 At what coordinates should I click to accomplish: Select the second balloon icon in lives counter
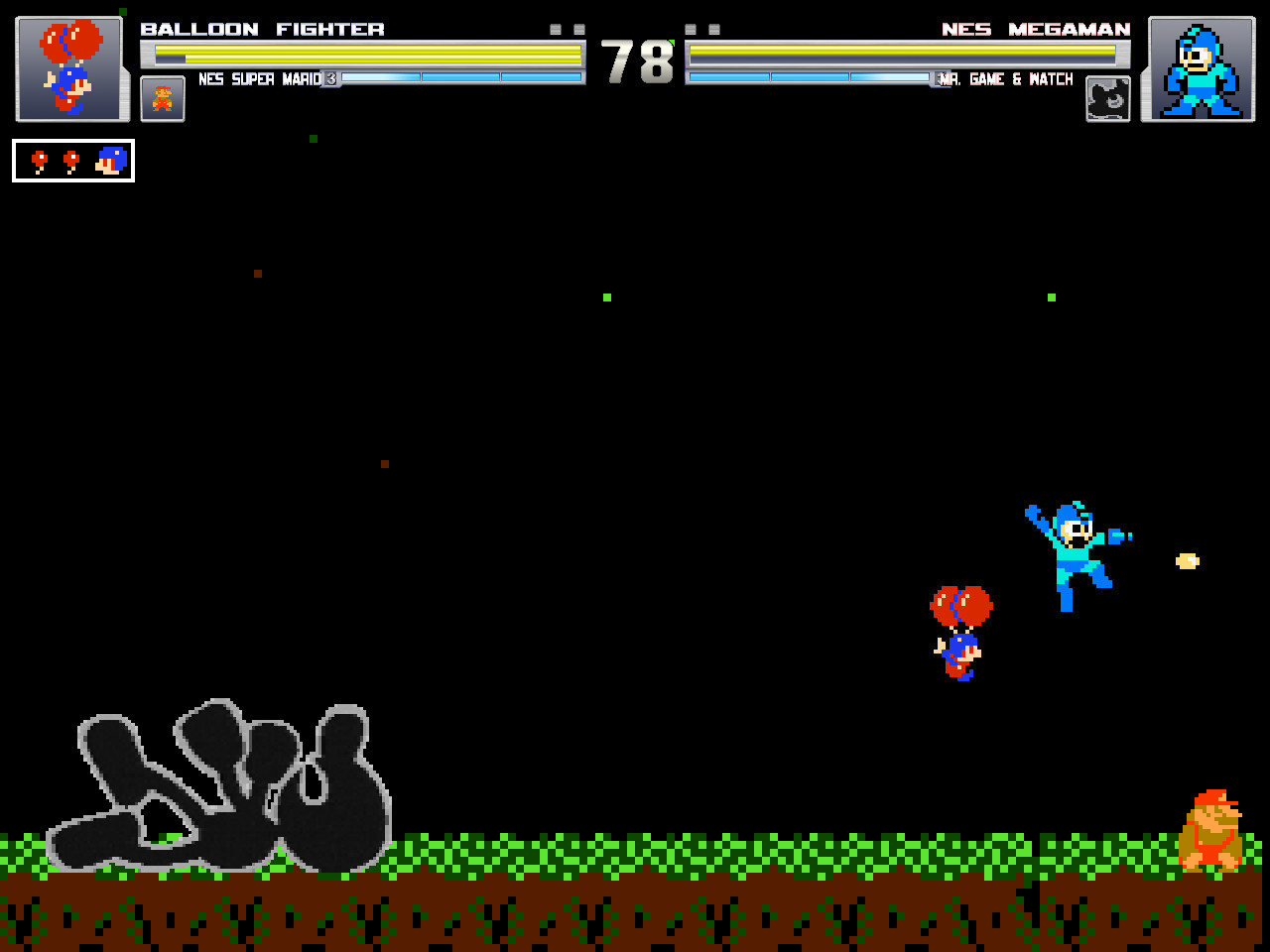click(x=69, y=159)
